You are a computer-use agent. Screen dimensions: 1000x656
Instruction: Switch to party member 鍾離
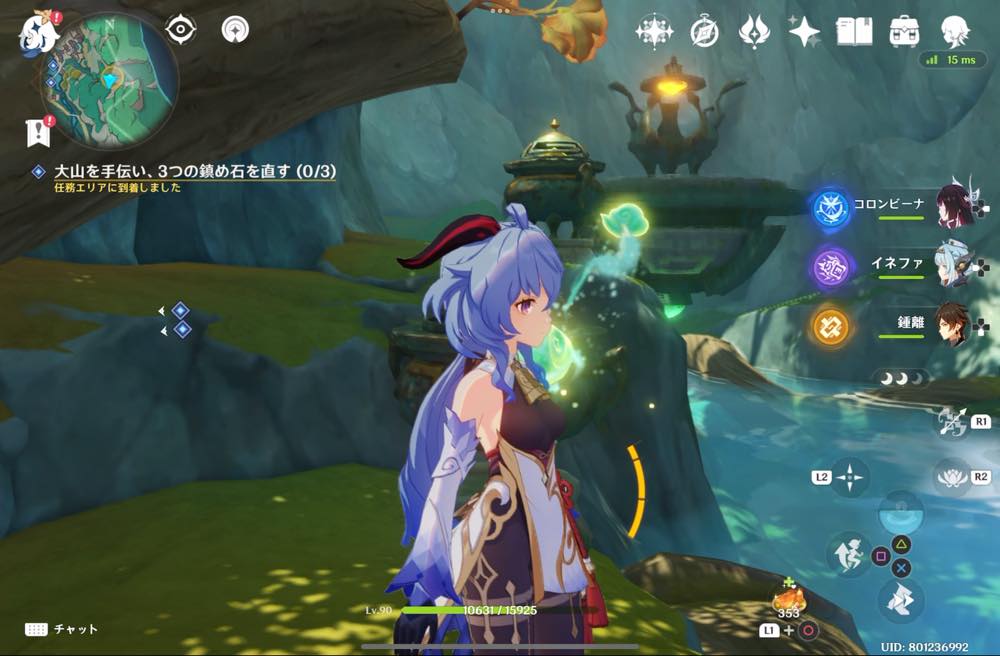click(955, 325)
